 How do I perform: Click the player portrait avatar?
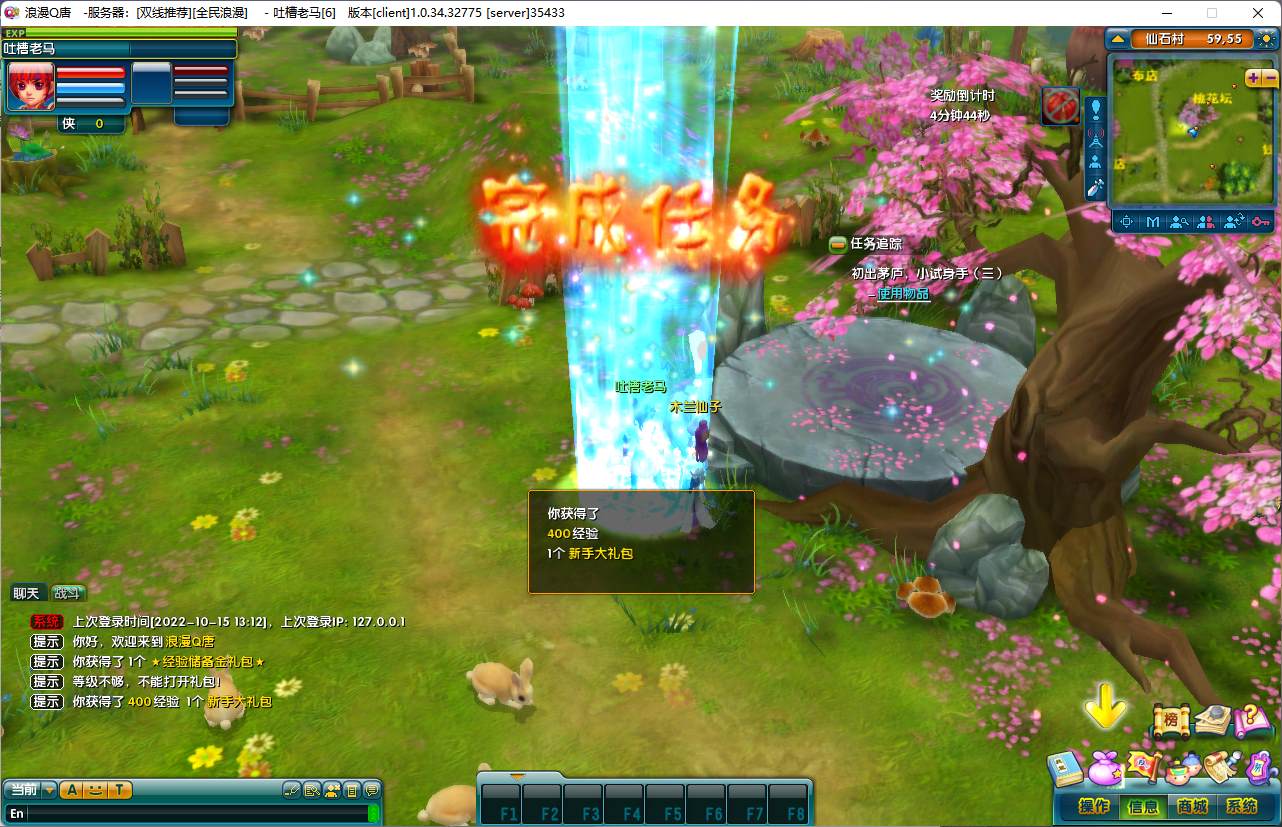point(31,86)
